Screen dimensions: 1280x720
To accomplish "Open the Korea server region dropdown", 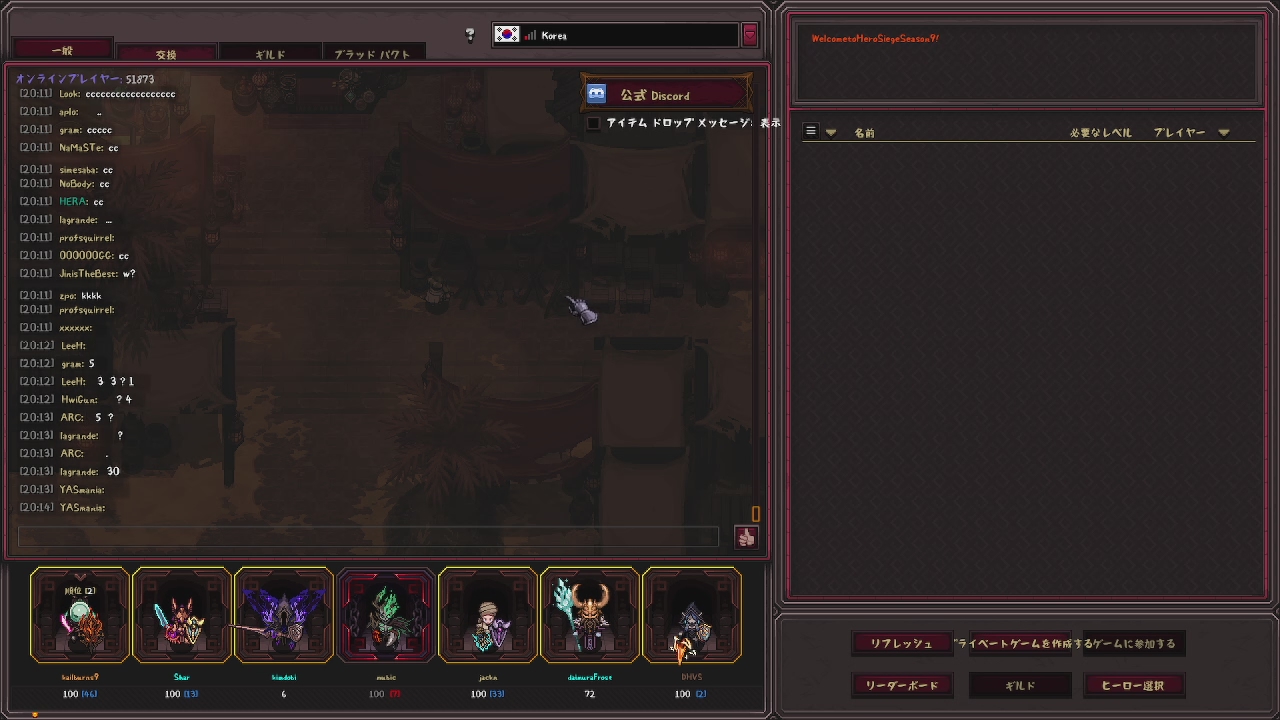I will click(x=750, y=36).
